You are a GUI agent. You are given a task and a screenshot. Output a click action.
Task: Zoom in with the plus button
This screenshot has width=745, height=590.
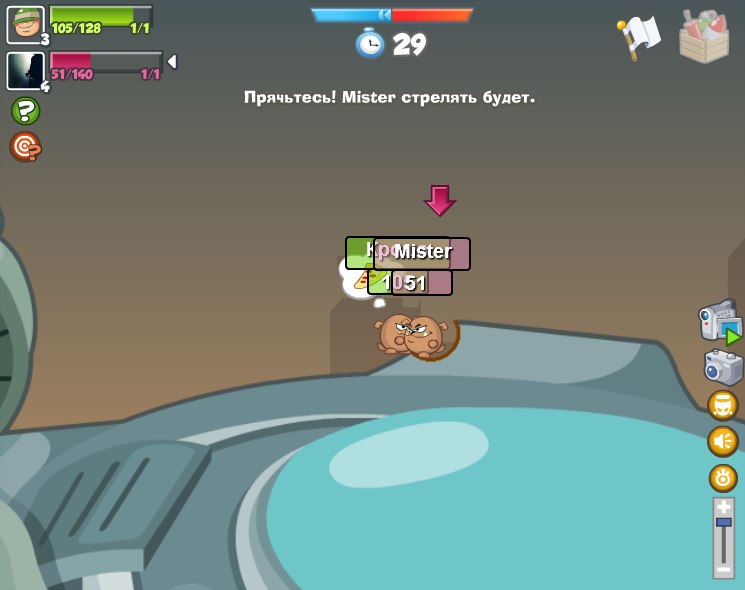[x=723, y=507]
